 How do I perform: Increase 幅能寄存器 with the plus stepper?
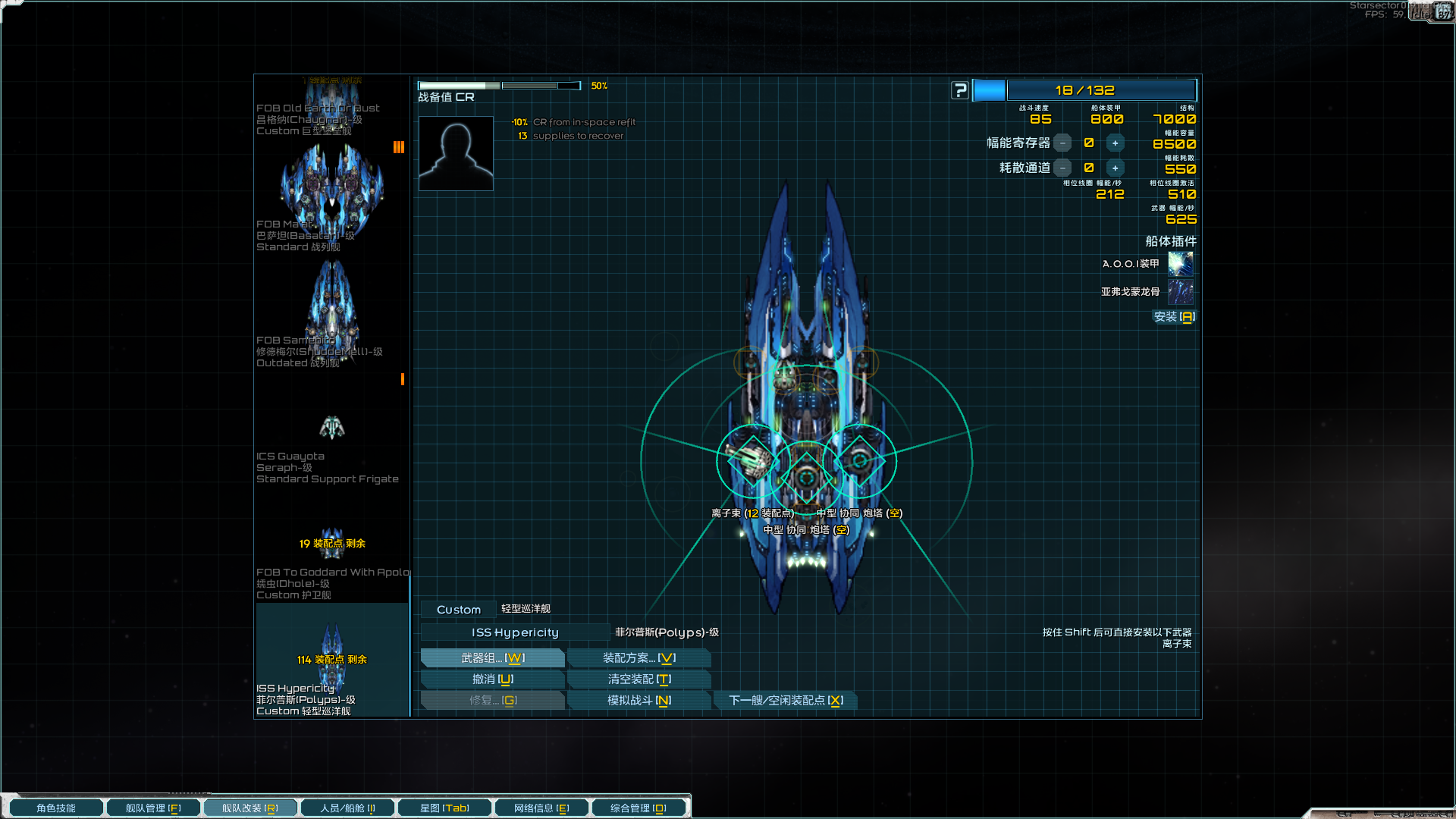click(1115, 143)
